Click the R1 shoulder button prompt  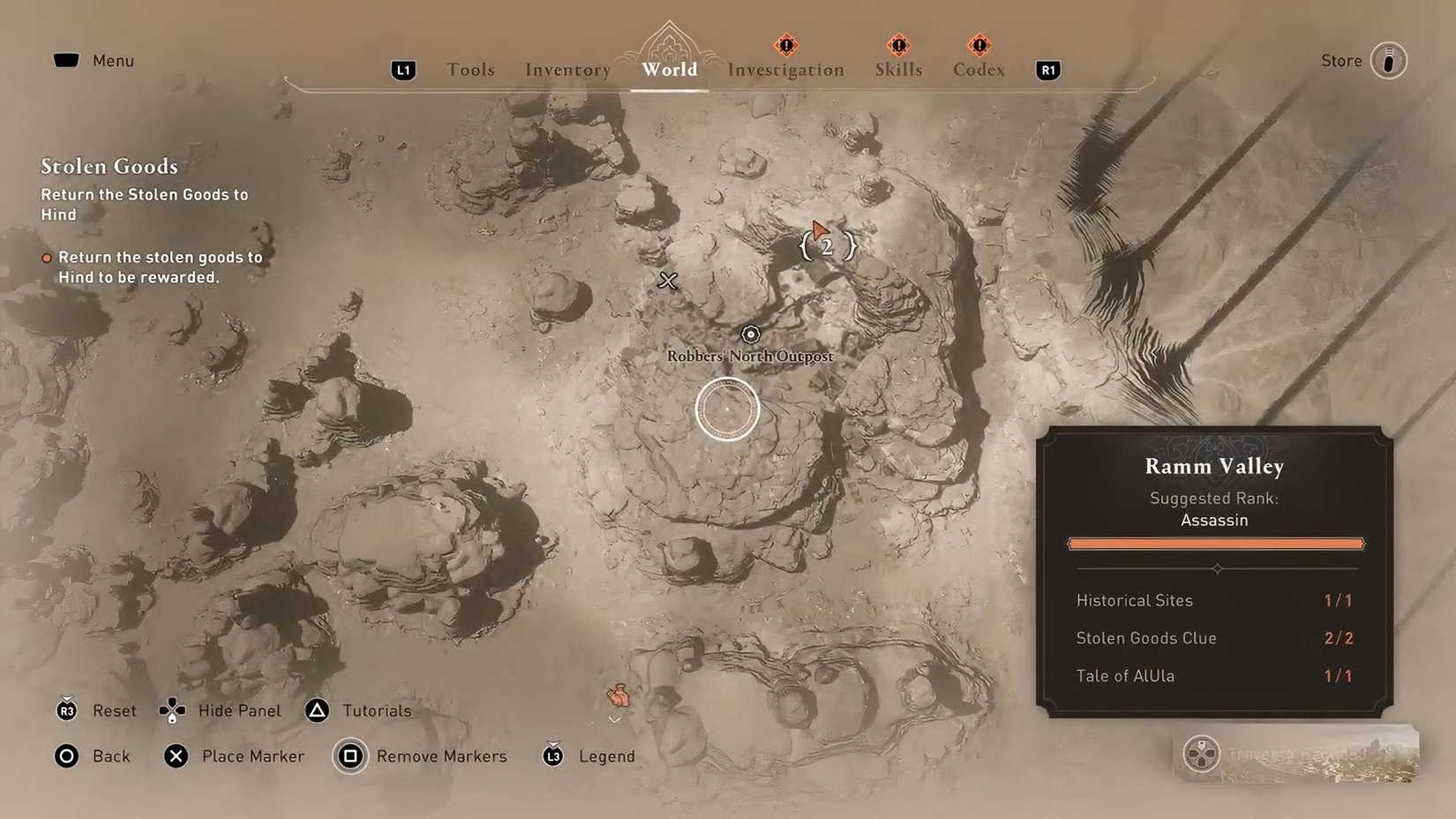(1047, 70)
